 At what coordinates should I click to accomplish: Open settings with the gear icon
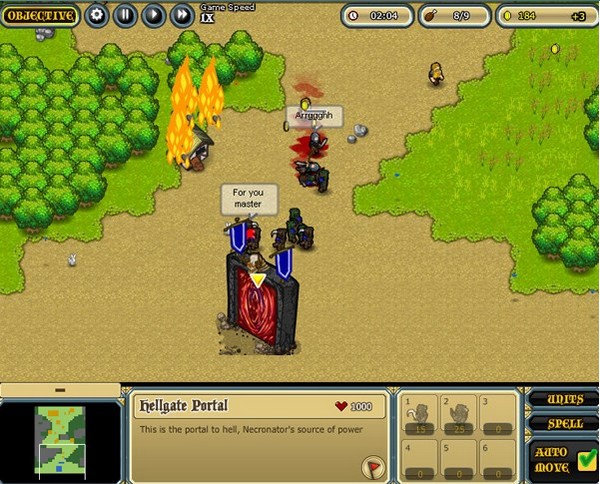97,15
